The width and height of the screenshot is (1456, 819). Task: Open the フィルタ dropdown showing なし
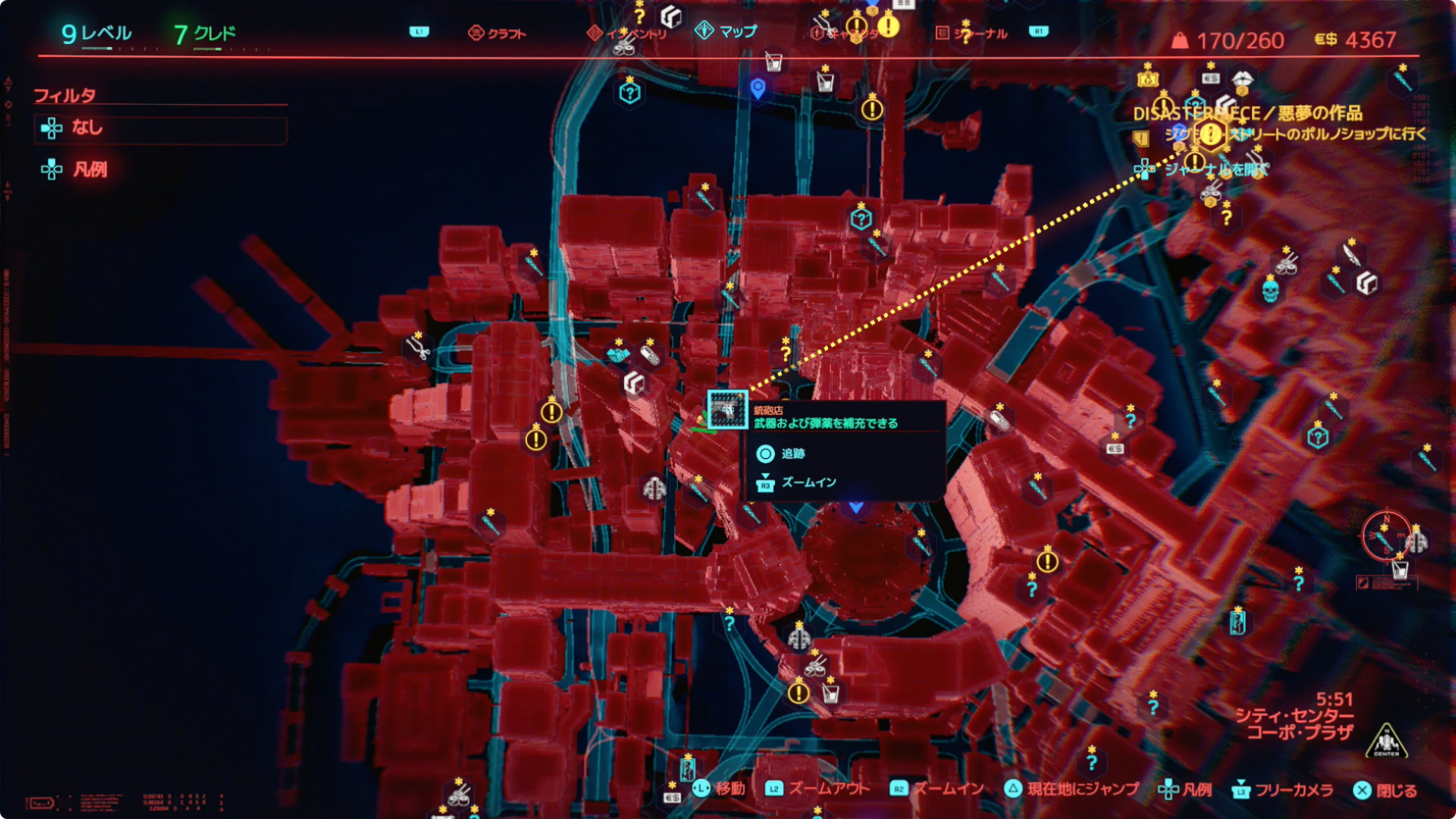[159, 129]
